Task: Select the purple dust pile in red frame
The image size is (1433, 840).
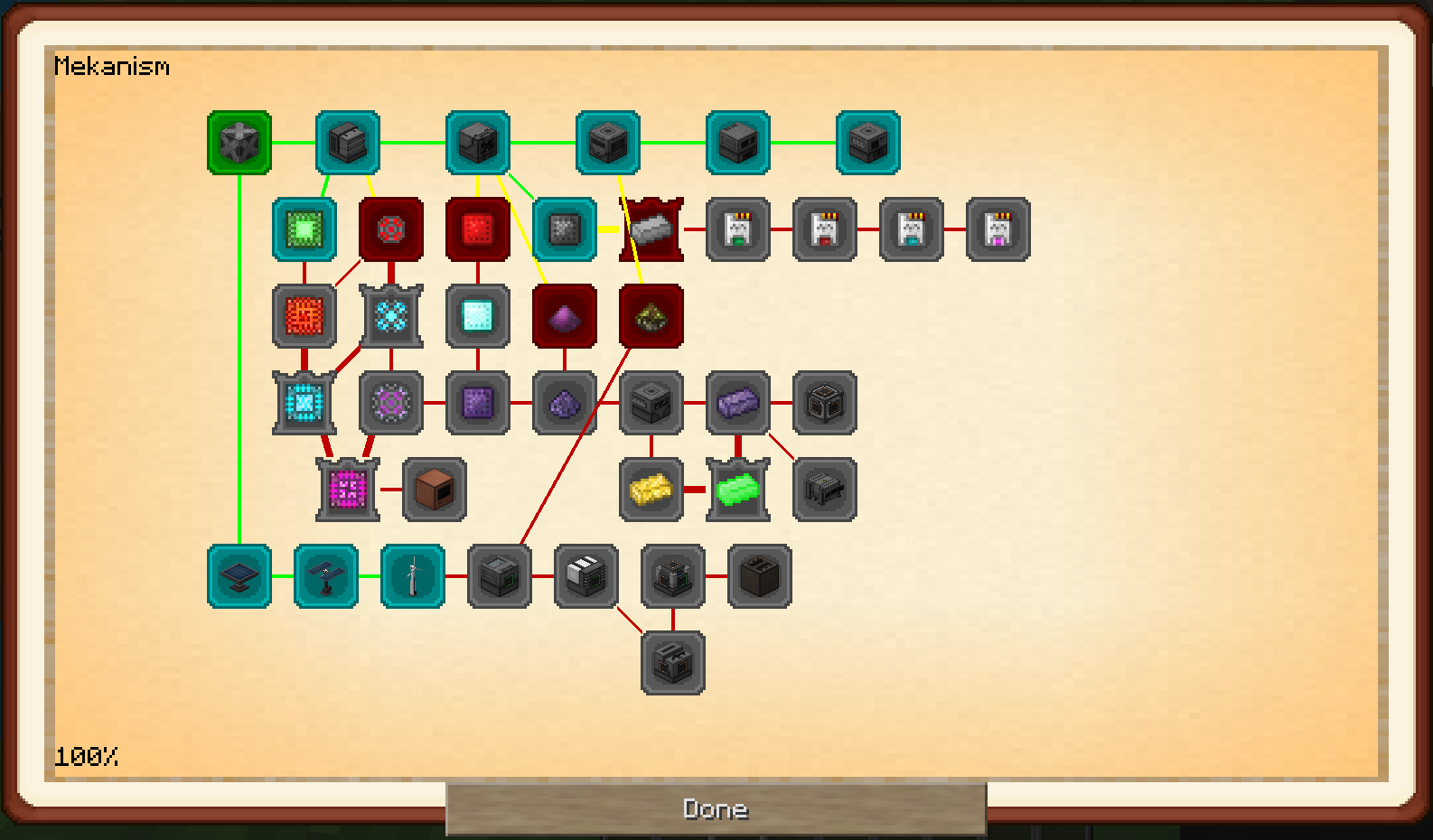Action: (x=565, y=316)
